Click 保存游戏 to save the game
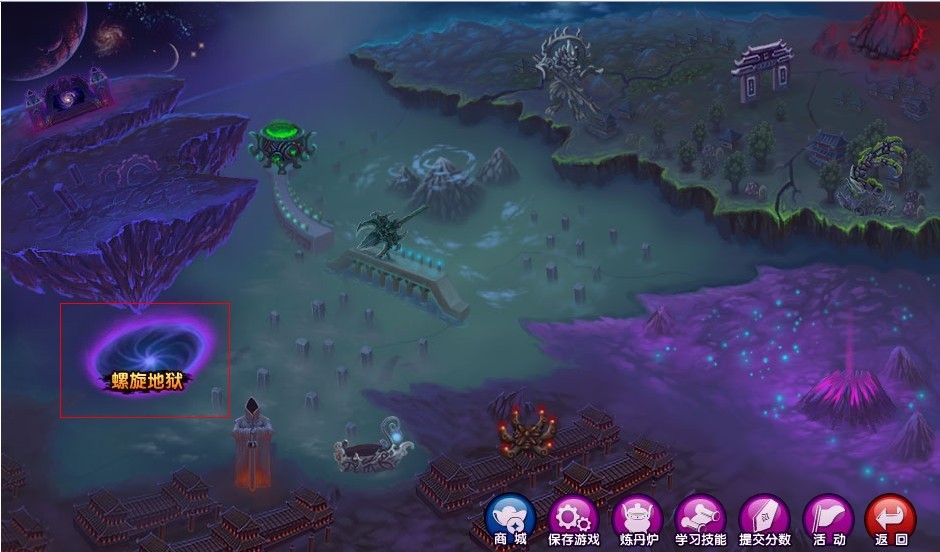 click(x=573, y=519)
